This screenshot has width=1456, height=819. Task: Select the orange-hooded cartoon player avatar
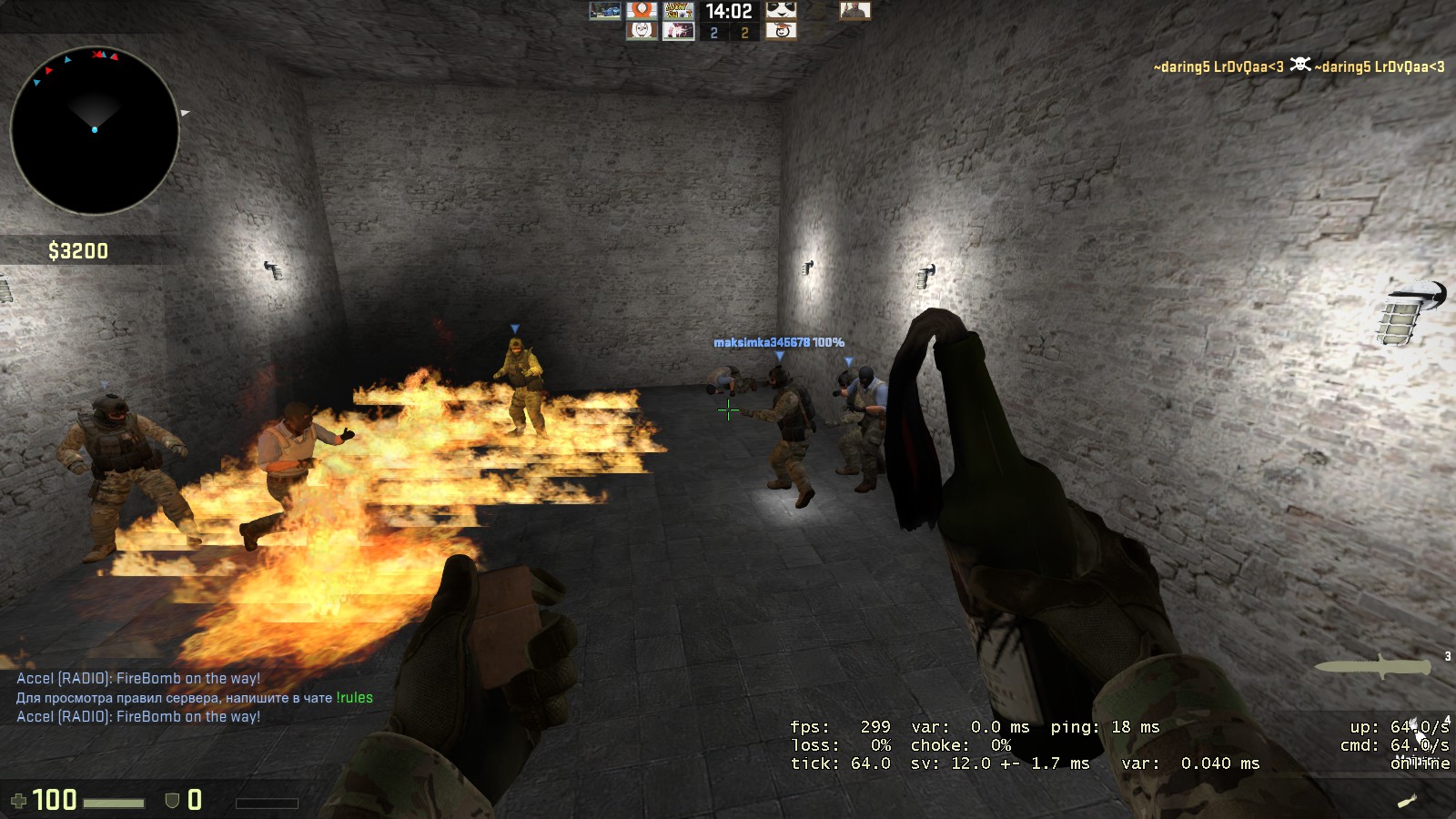coord(642,11)
